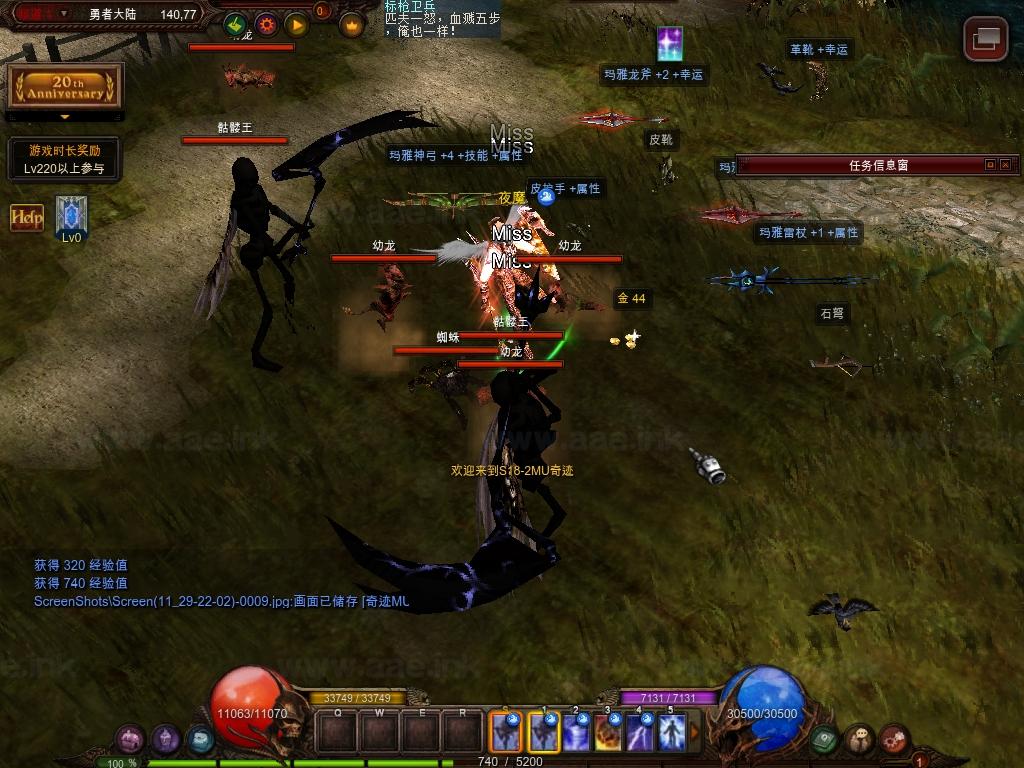Open the red gears system menu icon
1024x768 pixels.
(893, 739)
